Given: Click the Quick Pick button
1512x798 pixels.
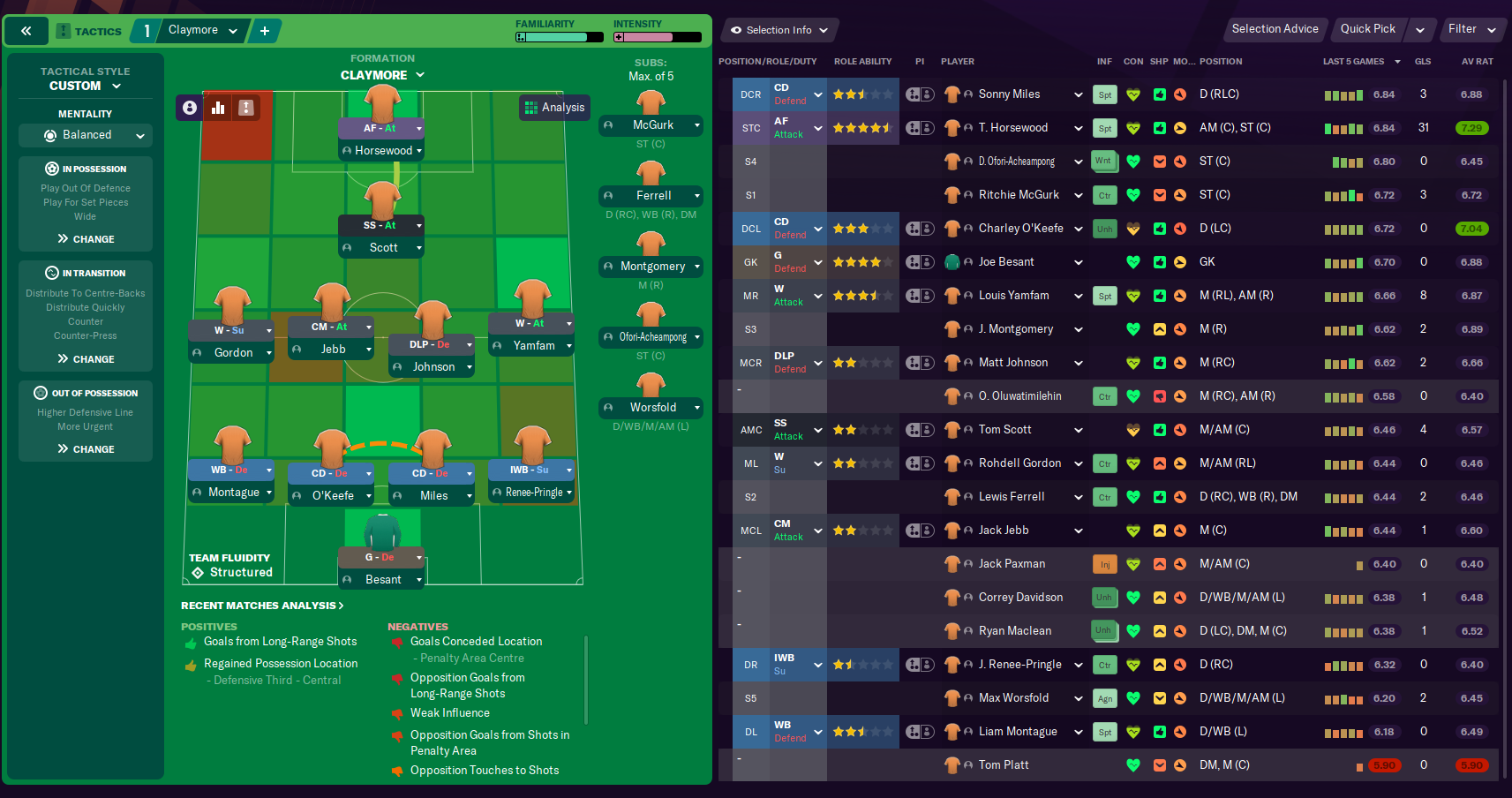Looking at the screenshot, I should click(x=1367, y=29).
